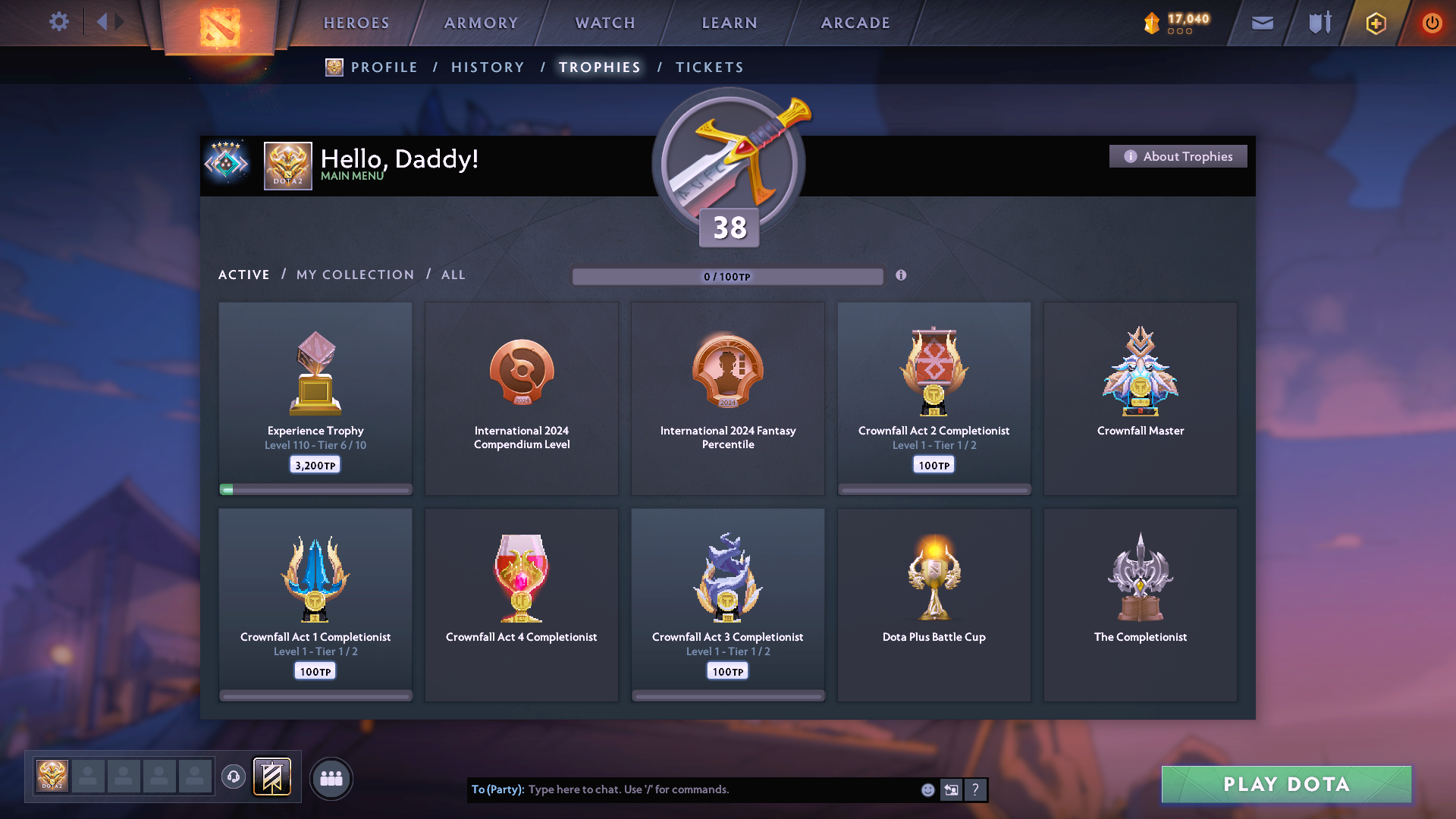This screenshot has height=819, width=1456.
Task: Open the friends list icon
Action: coord(331,777)
